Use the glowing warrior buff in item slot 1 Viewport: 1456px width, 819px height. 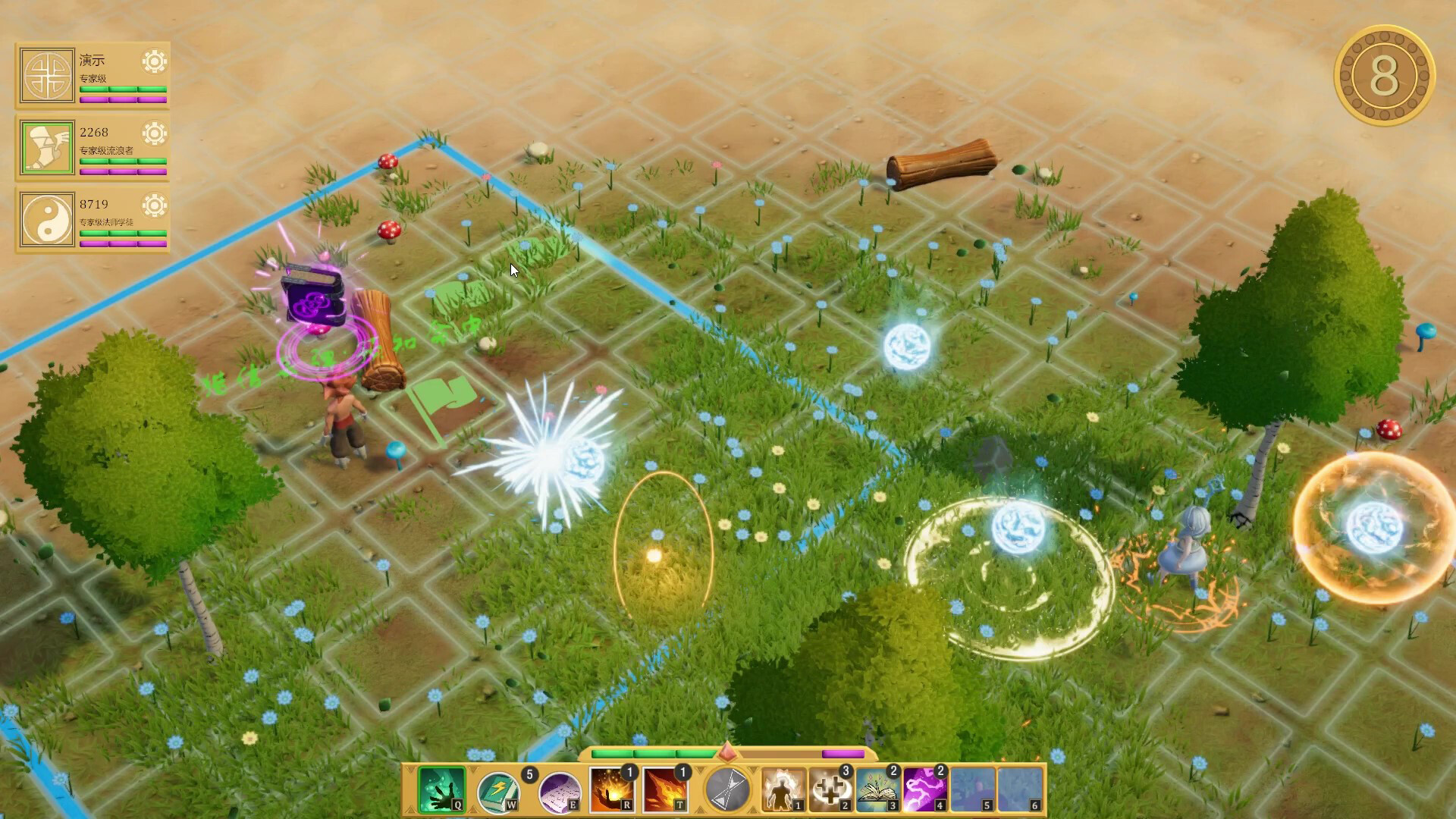point(783,789)
